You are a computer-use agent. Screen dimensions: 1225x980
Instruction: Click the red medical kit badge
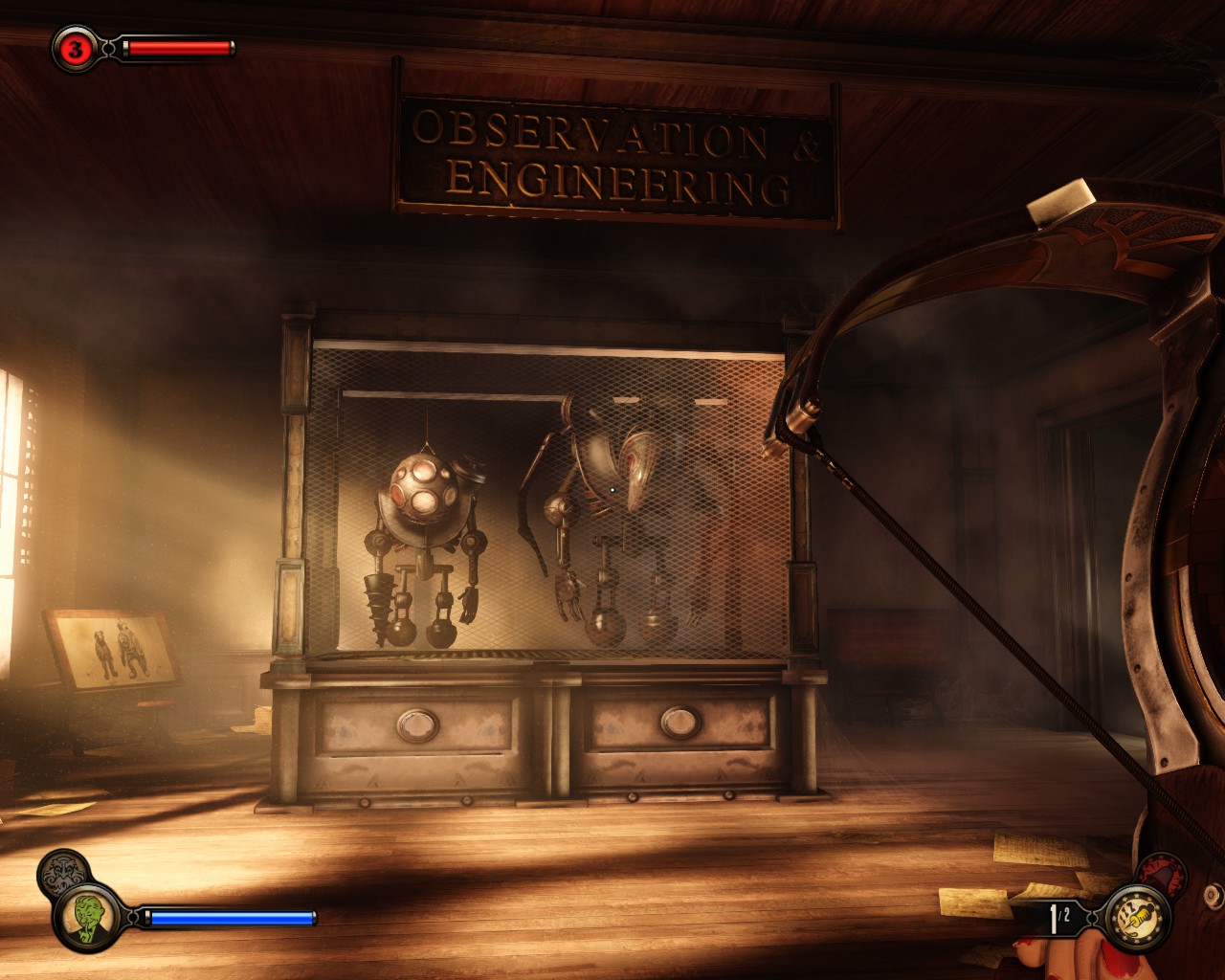coord(75,49)
